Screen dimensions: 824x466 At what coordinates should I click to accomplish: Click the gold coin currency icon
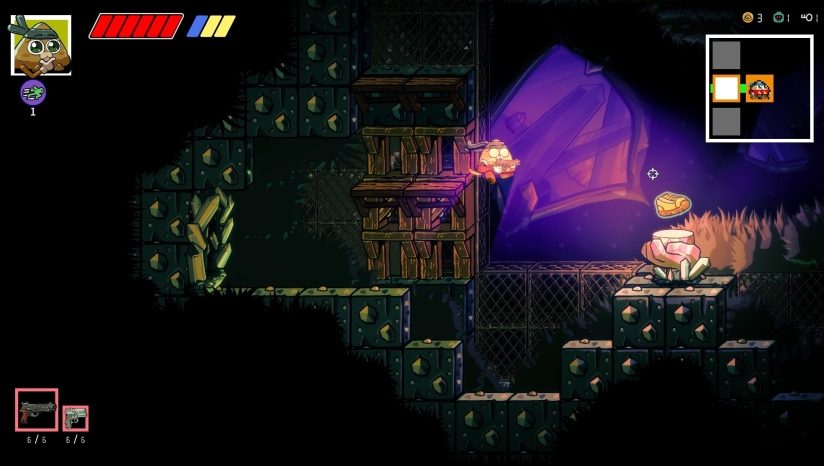pos(747,18)
